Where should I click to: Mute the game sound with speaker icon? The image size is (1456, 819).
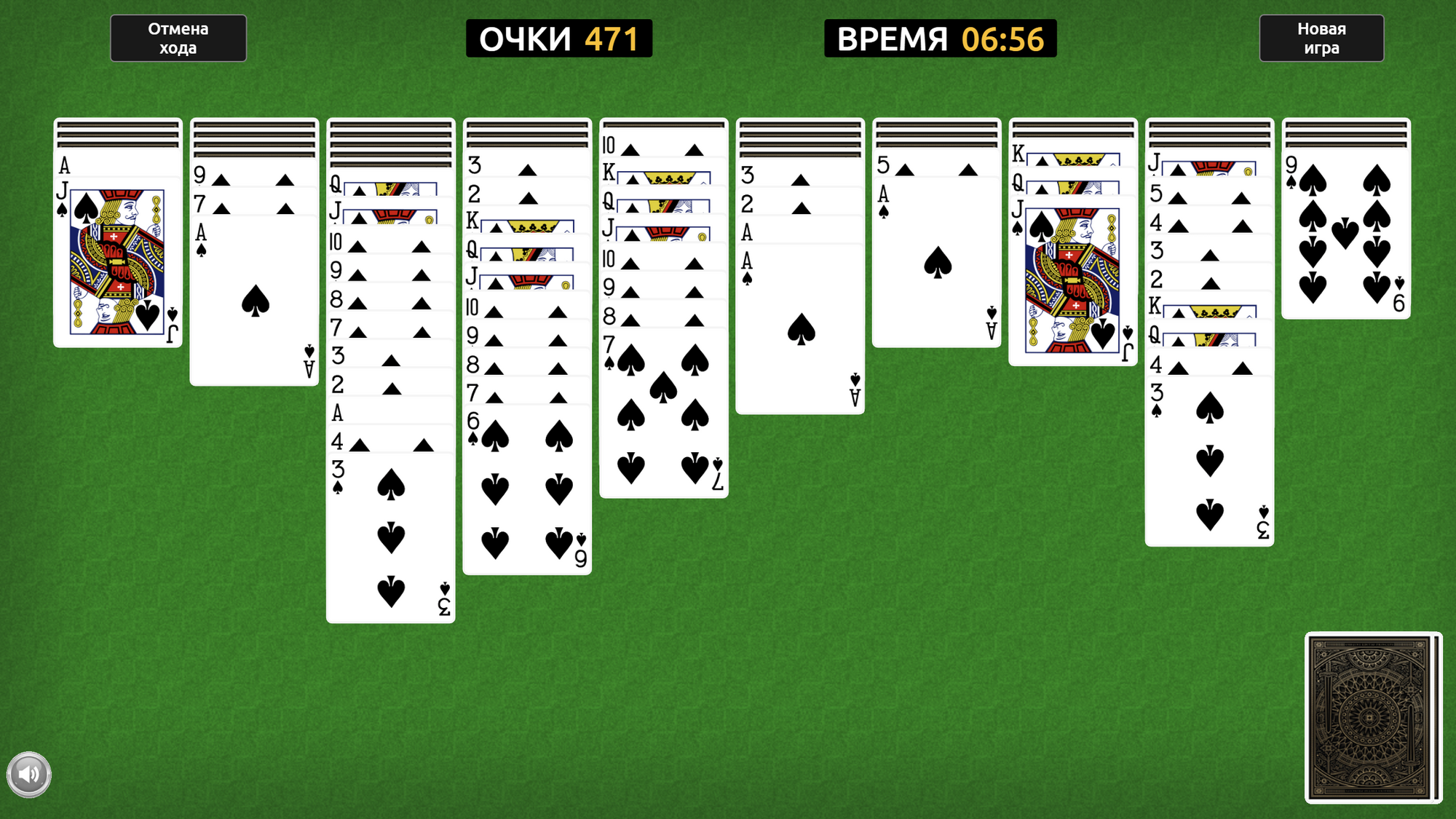(x=31, y=774)
